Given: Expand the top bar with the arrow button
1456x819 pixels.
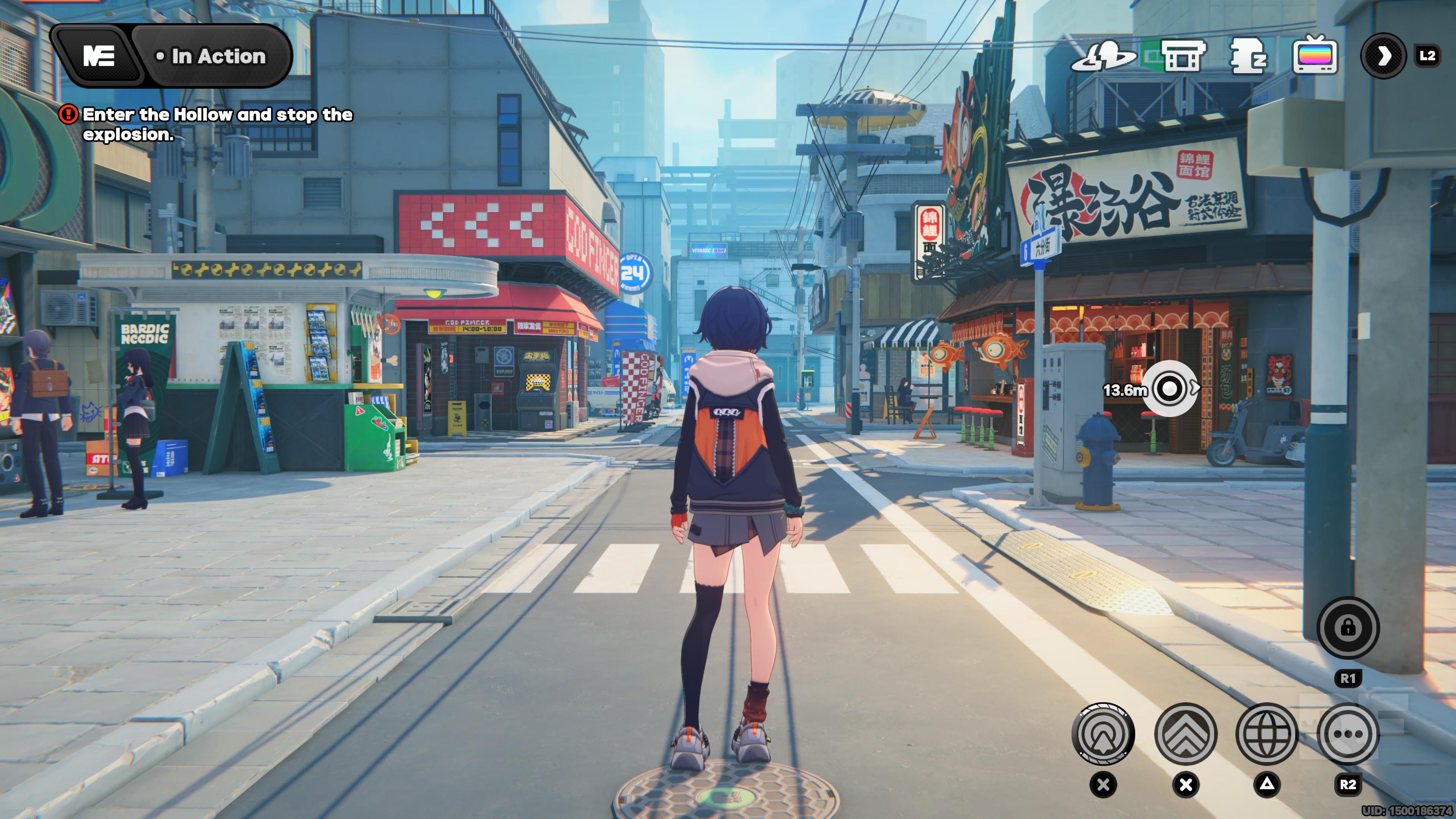Looking at the screenshot, I should click(x=1382, y=56).
